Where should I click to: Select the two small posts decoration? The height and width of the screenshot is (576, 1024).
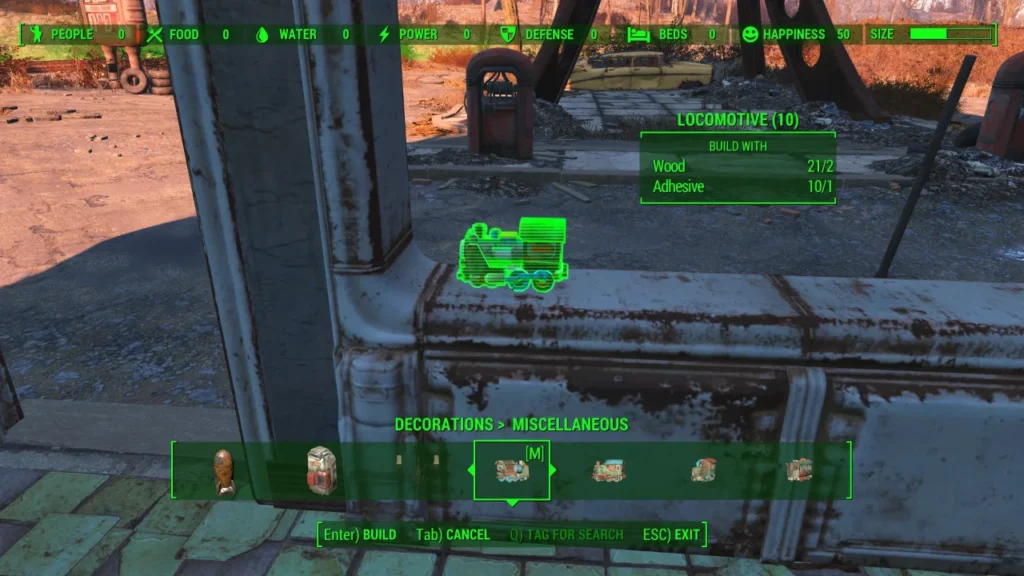click(x=417, y=464)
